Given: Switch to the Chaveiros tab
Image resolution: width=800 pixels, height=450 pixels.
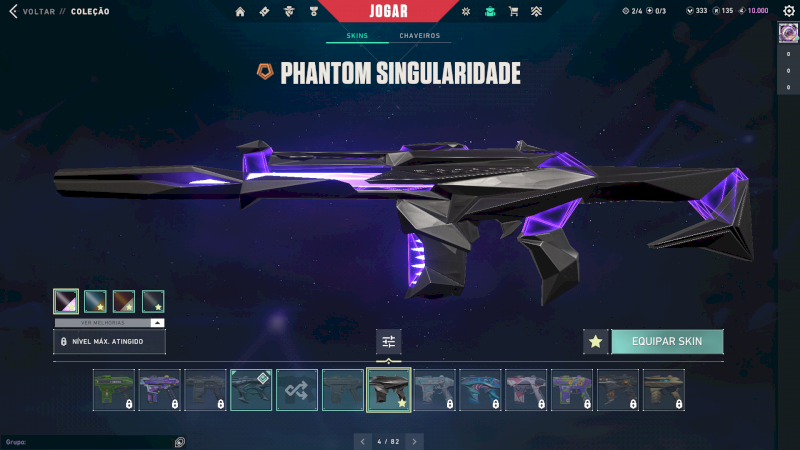Looking at the screenshot, I should coord(419,36).
